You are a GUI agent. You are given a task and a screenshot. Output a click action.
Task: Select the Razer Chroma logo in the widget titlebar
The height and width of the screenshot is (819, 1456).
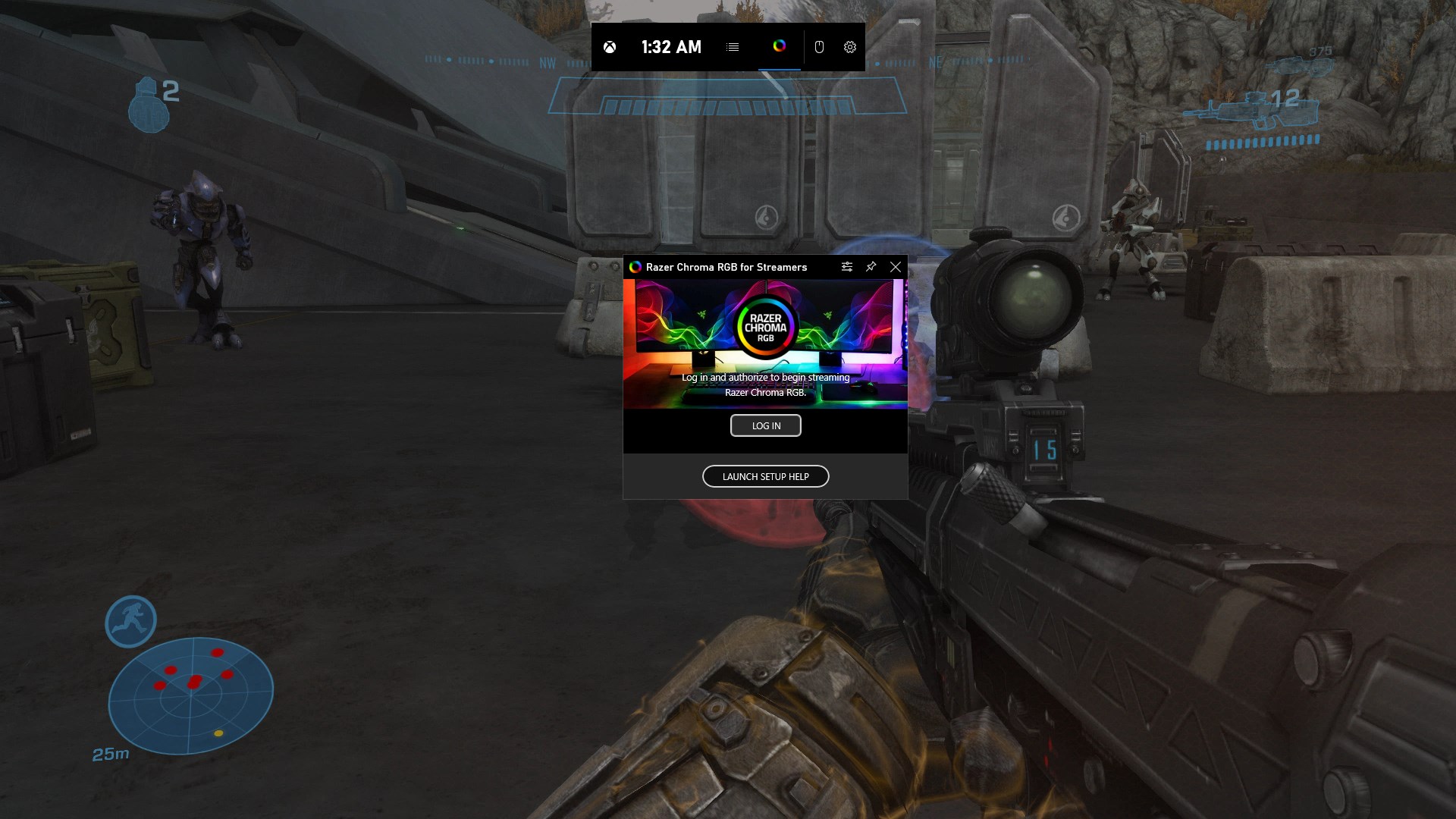click(x=635, y=267)
